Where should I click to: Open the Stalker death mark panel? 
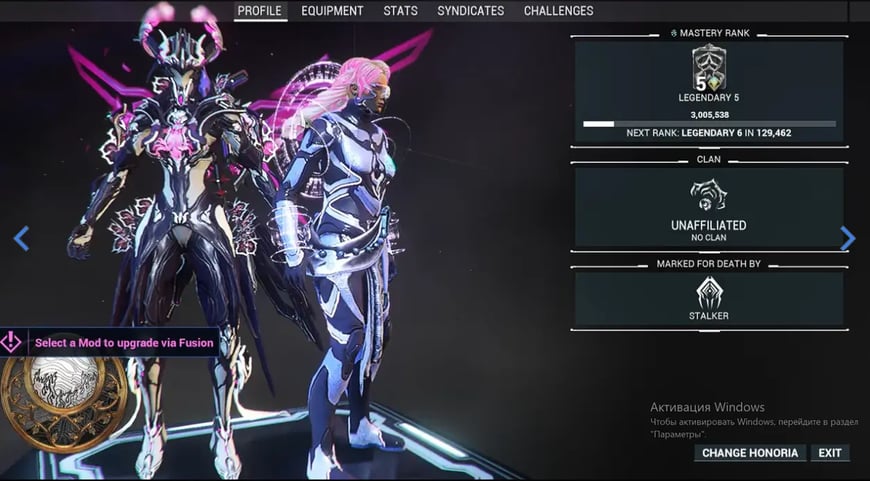tap(709, 299)
